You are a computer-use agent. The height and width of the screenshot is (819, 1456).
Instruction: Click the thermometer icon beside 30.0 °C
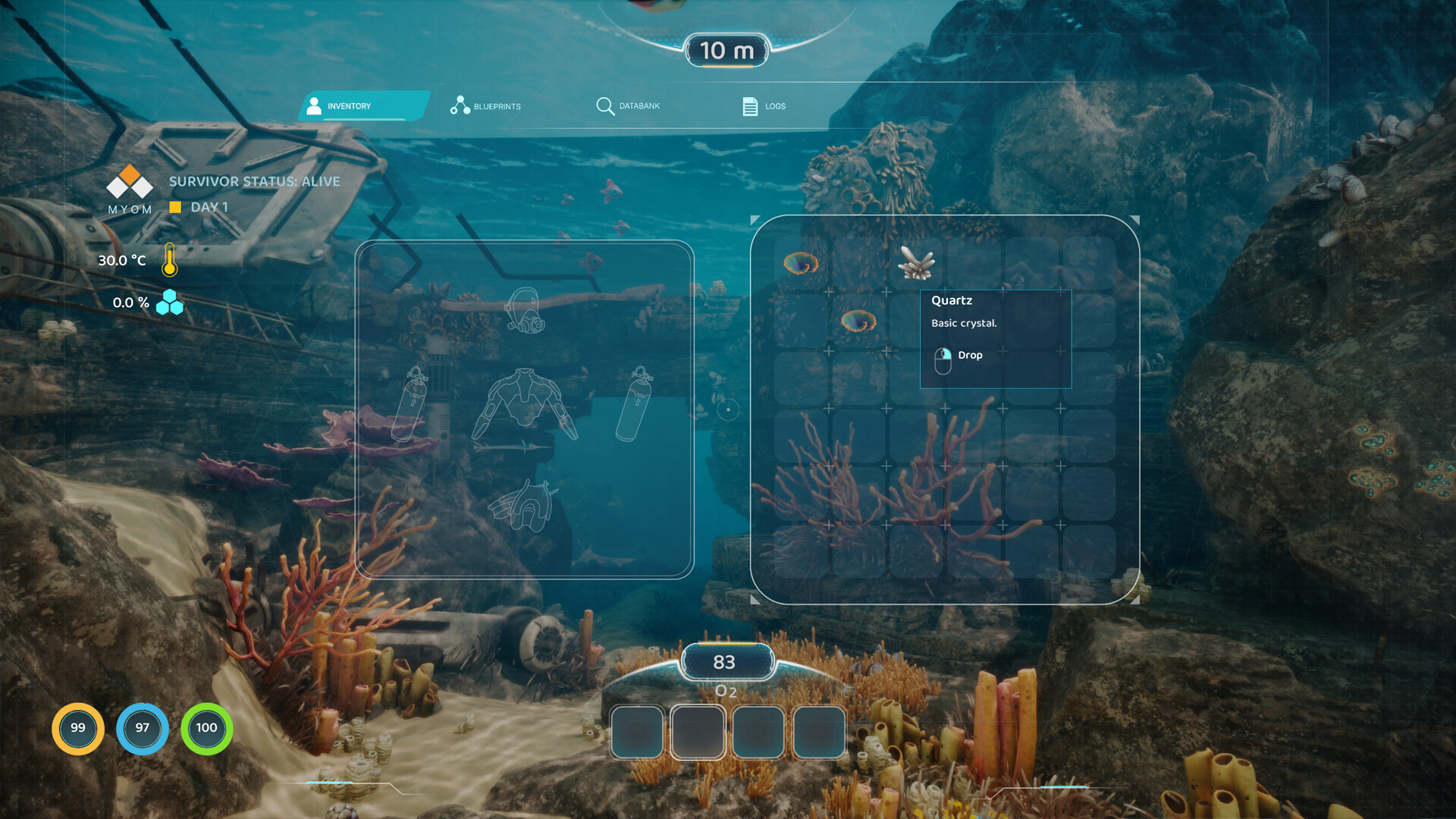(170, 260)
